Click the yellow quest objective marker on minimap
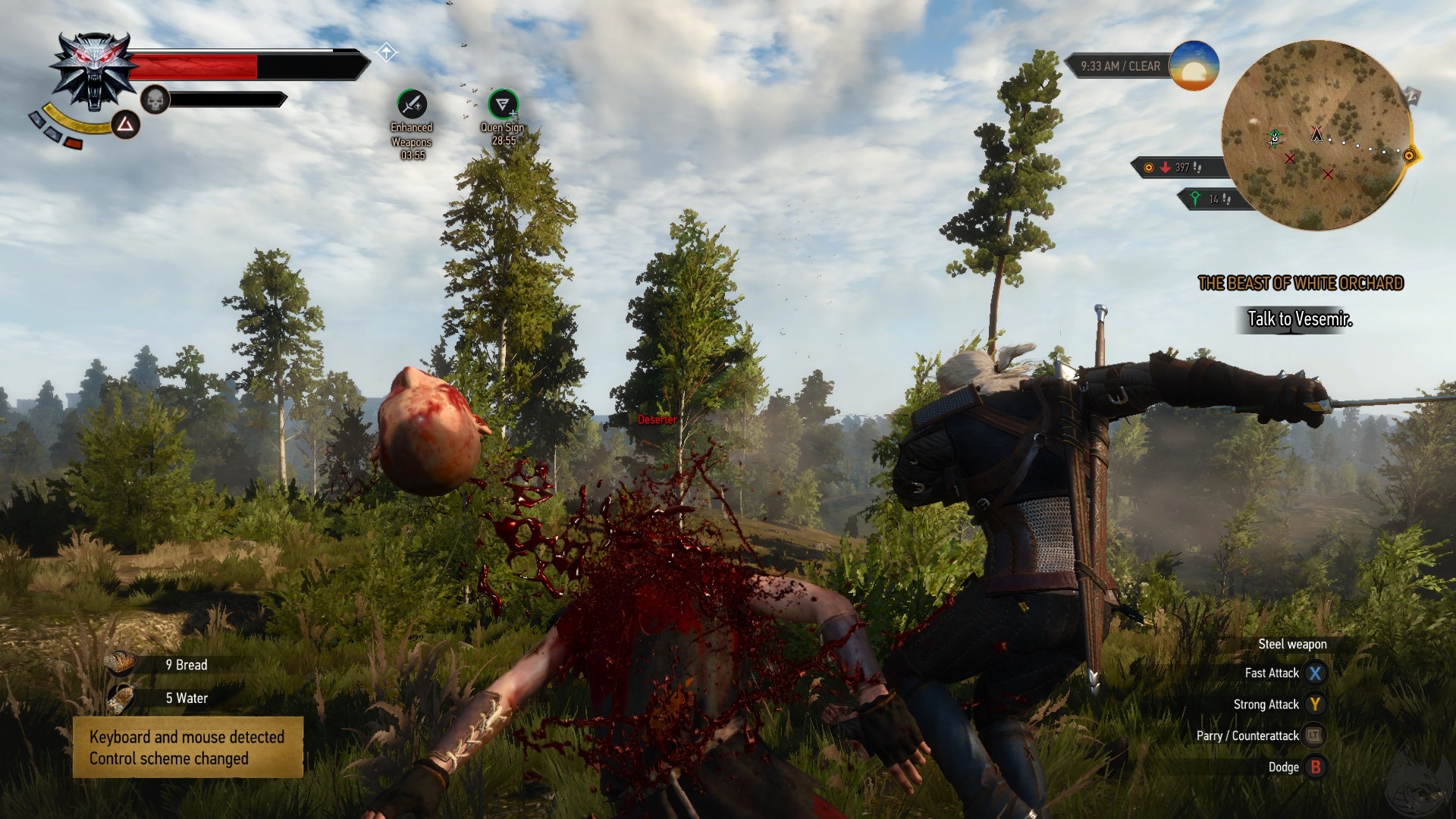Image resolution: width=1456 pixels, height=819 pixels. tap(1409, 155)
